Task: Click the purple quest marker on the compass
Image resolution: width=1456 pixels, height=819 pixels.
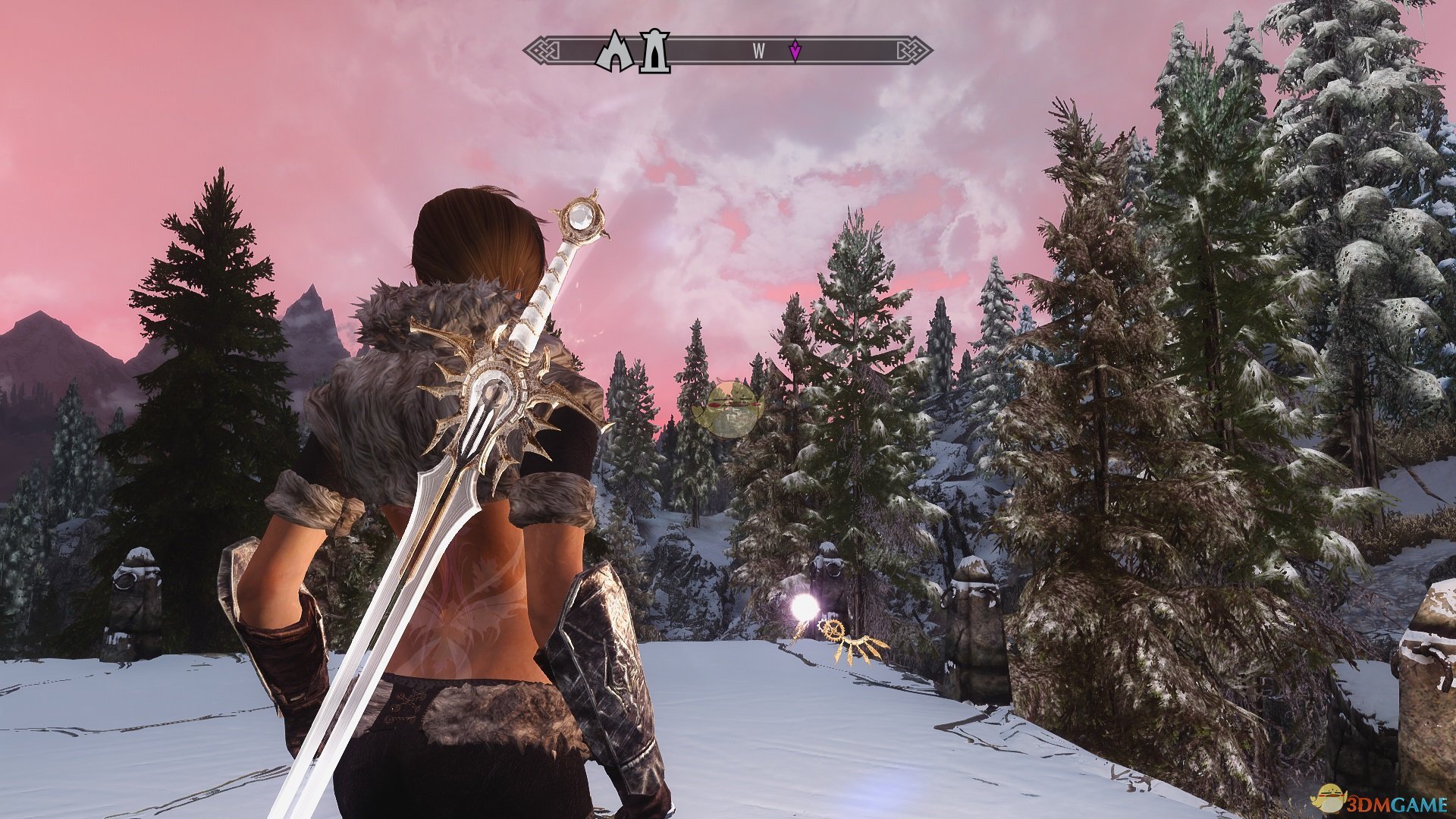Action: 794,51
